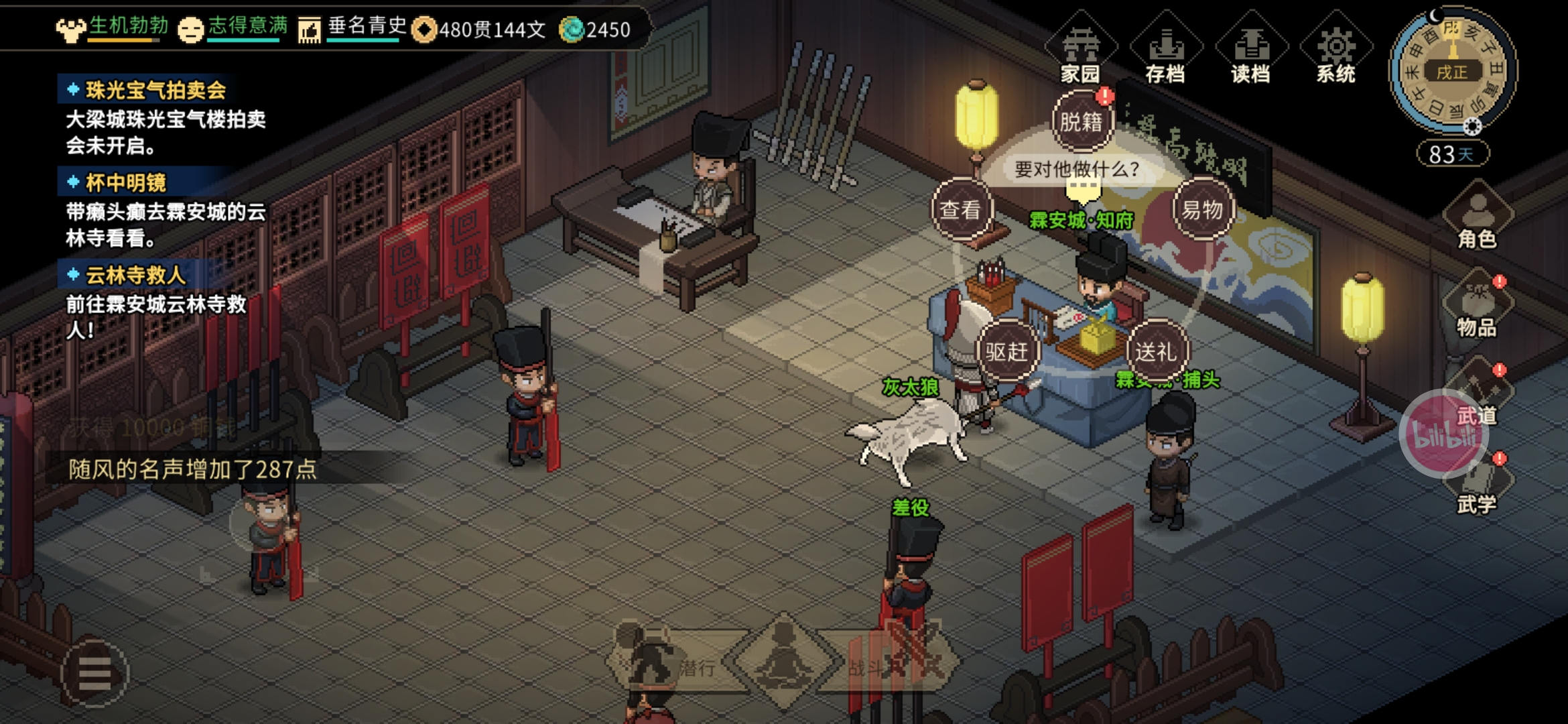This screenshot has width=1568, height=724.
Task: Open the 物品 inventory bag
Action: (1477, 306)
